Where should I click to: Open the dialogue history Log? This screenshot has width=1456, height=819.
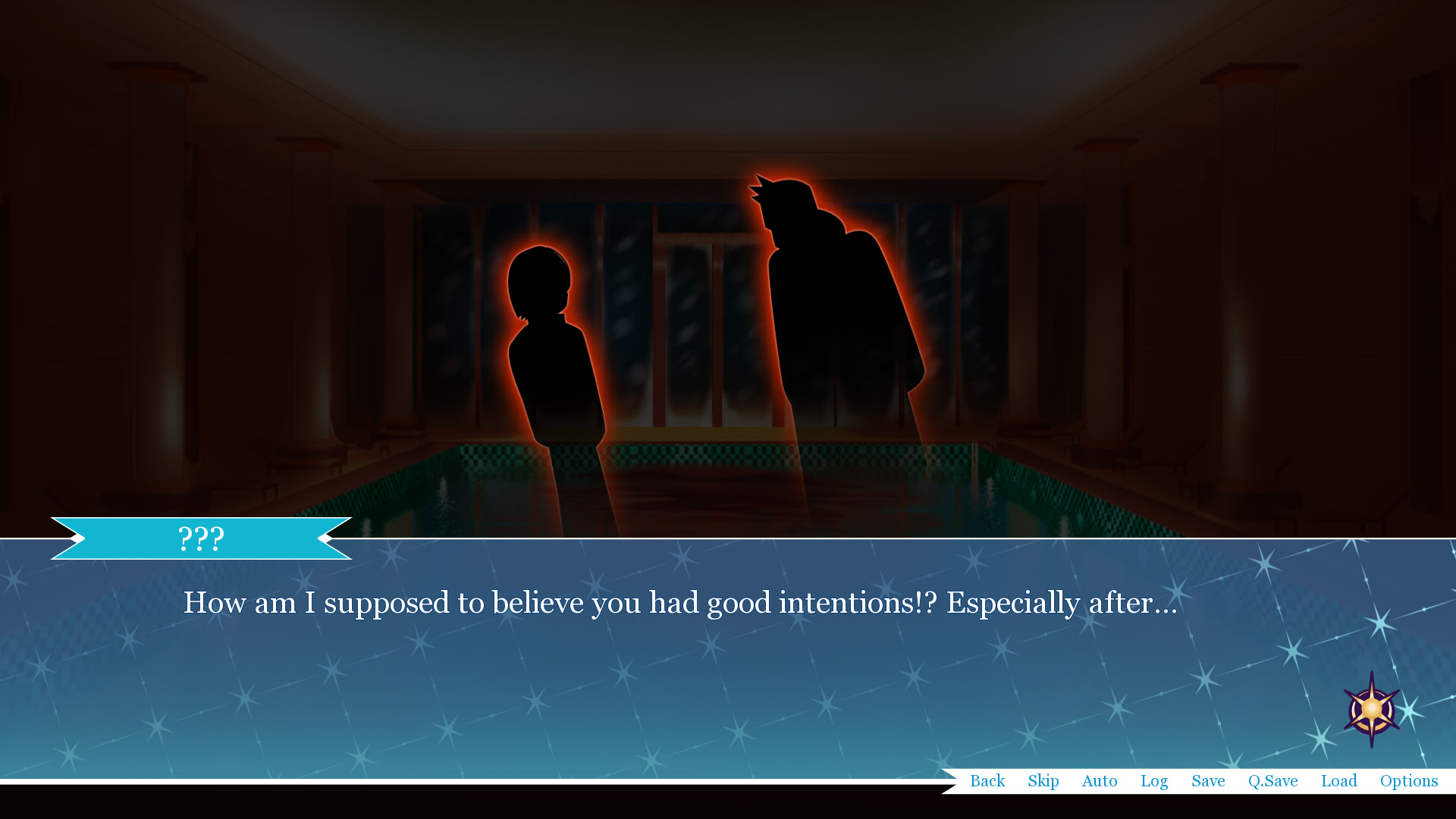1154,780
